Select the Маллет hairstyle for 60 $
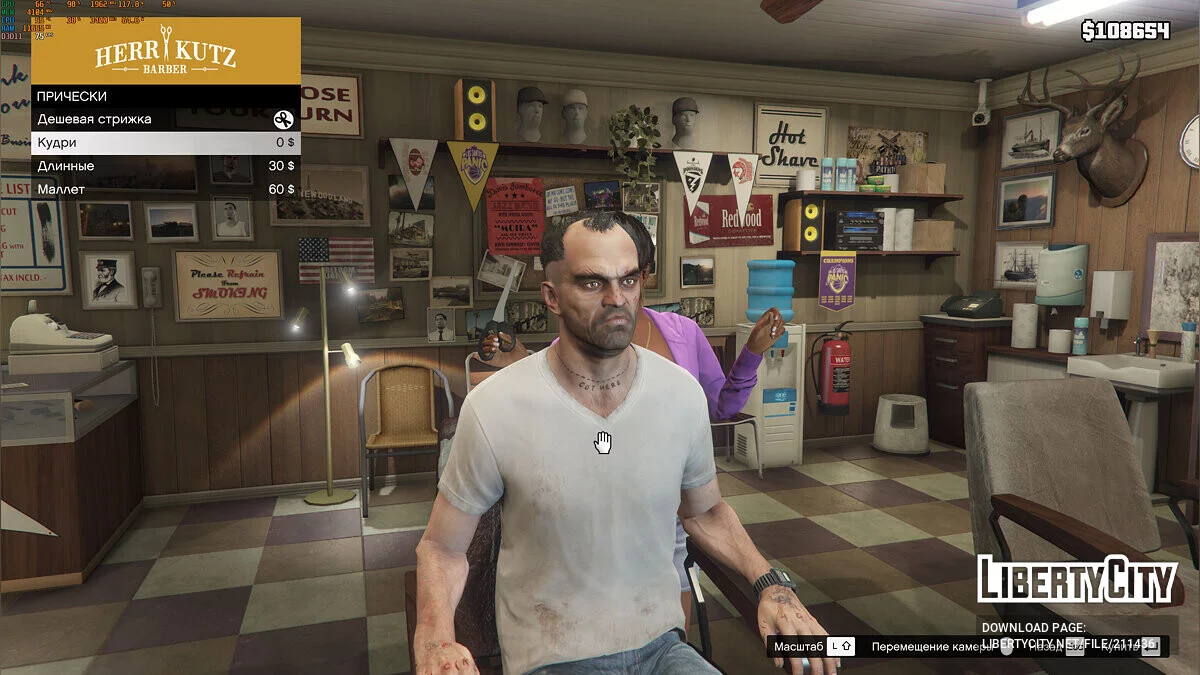The image size is (1200, 675). click(x=165, y=189)
